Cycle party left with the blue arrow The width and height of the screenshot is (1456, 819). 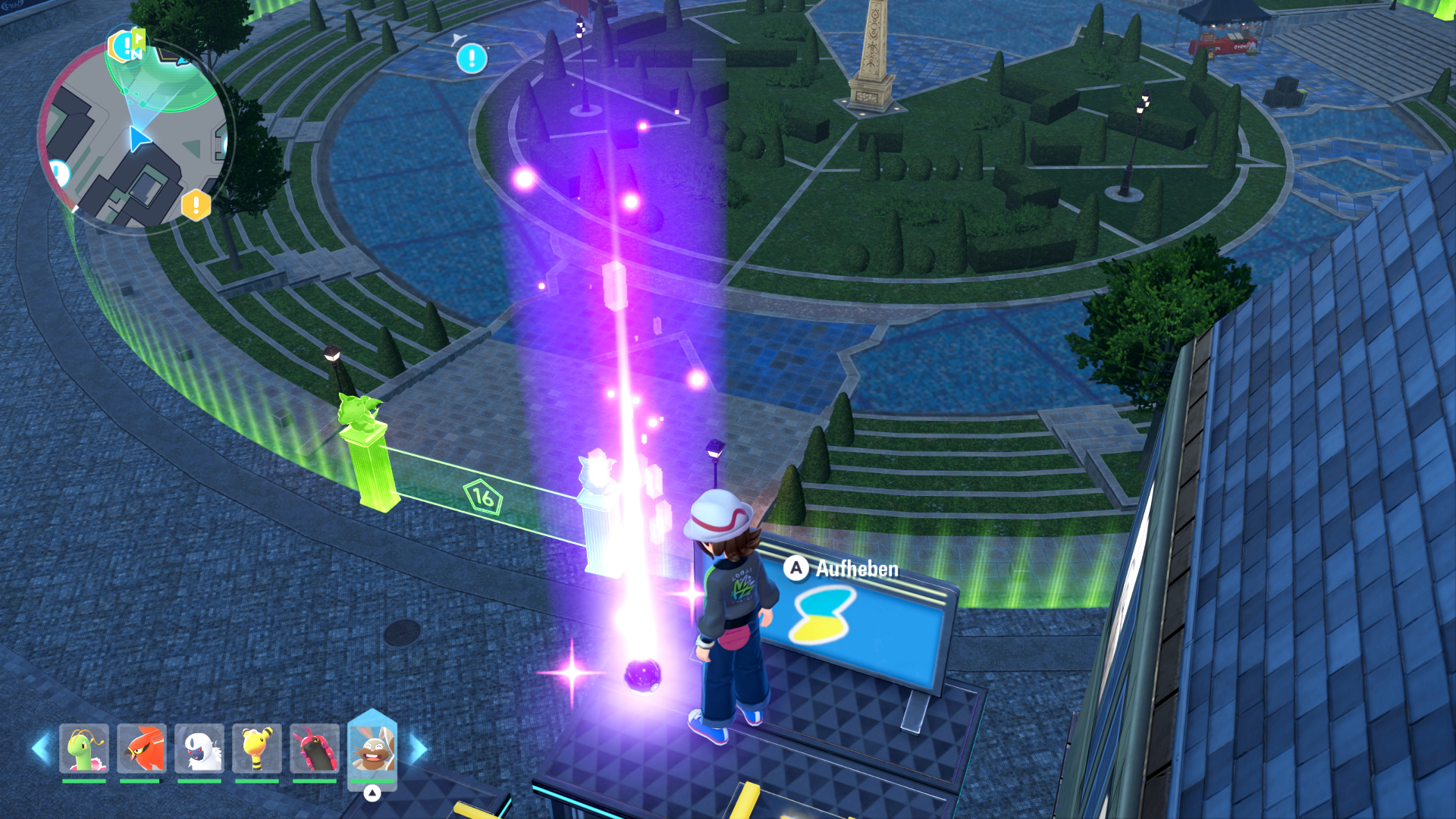(40, 748)
